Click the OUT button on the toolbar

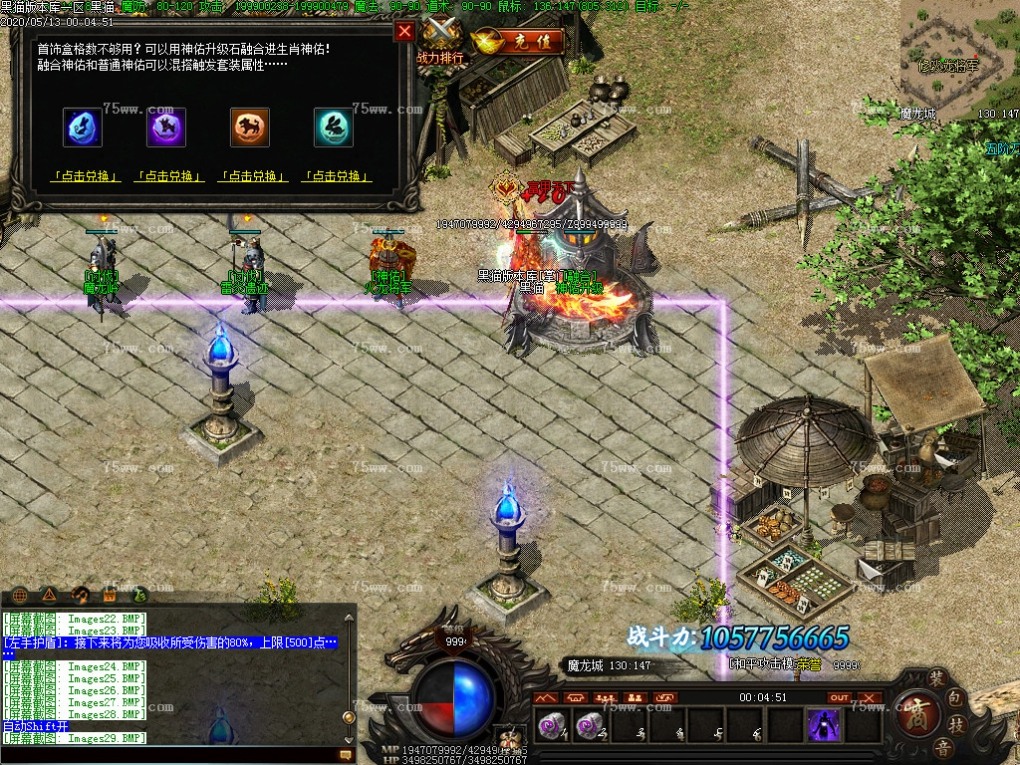(x=839, y=697)
